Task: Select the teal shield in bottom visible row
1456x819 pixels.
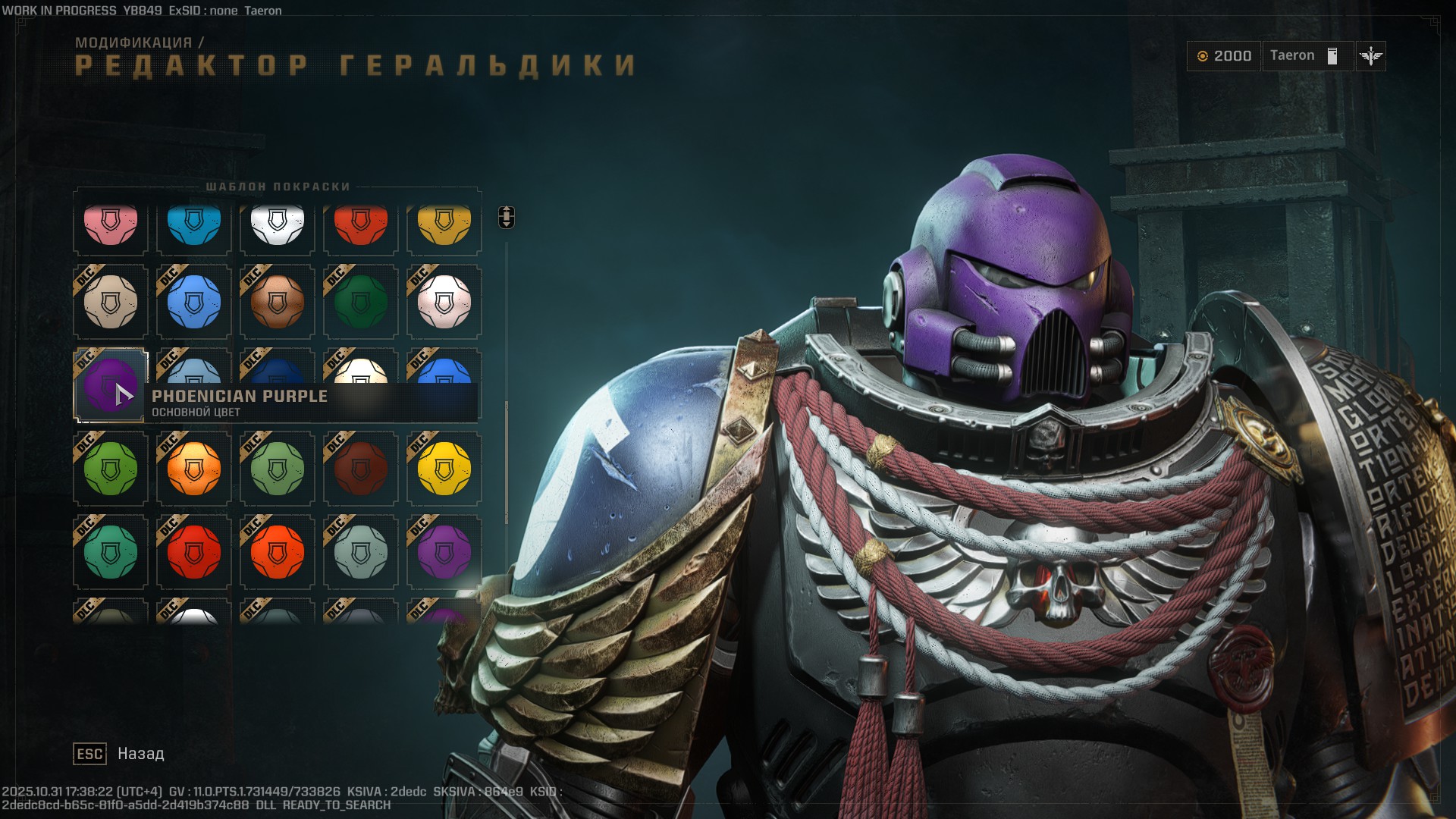Action: point(110,551)
